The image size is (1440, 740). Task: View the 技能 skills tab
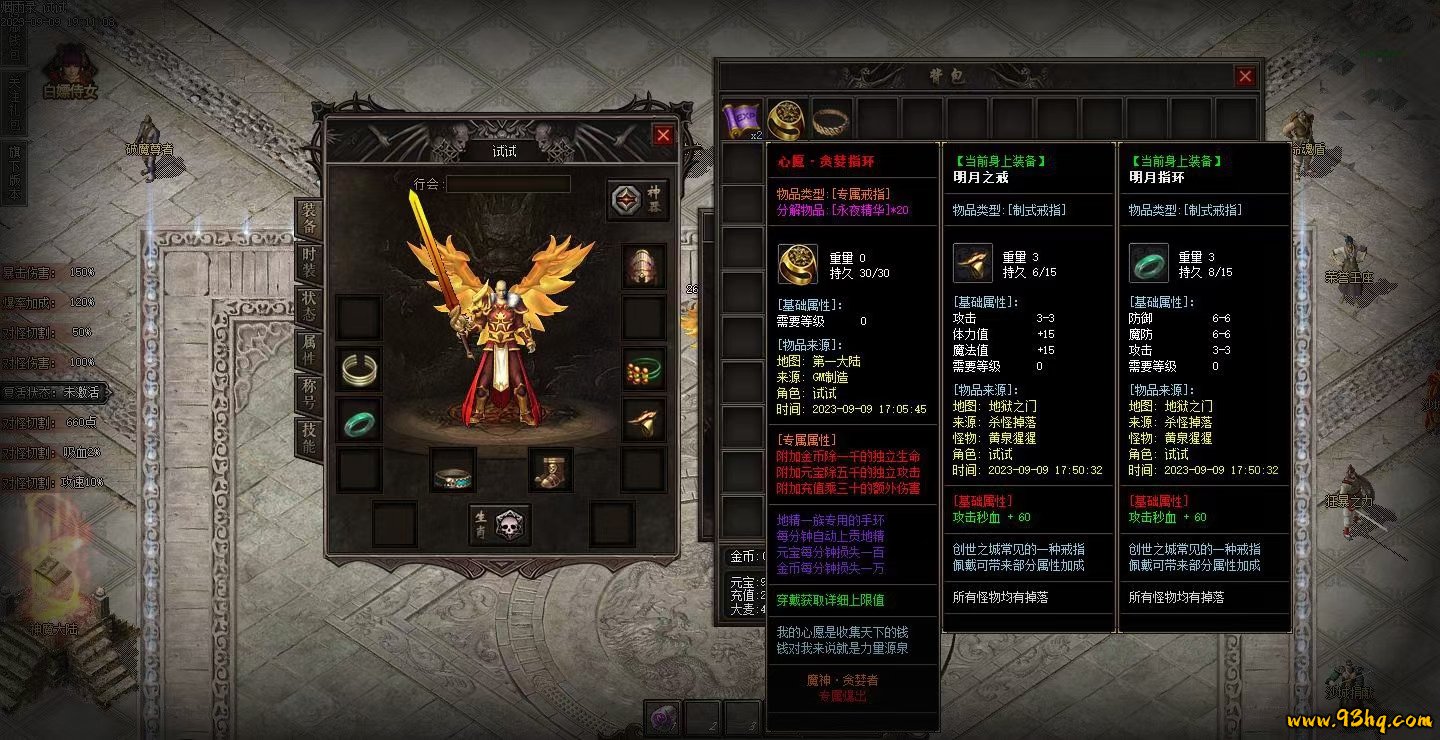(x=309, y=438)
